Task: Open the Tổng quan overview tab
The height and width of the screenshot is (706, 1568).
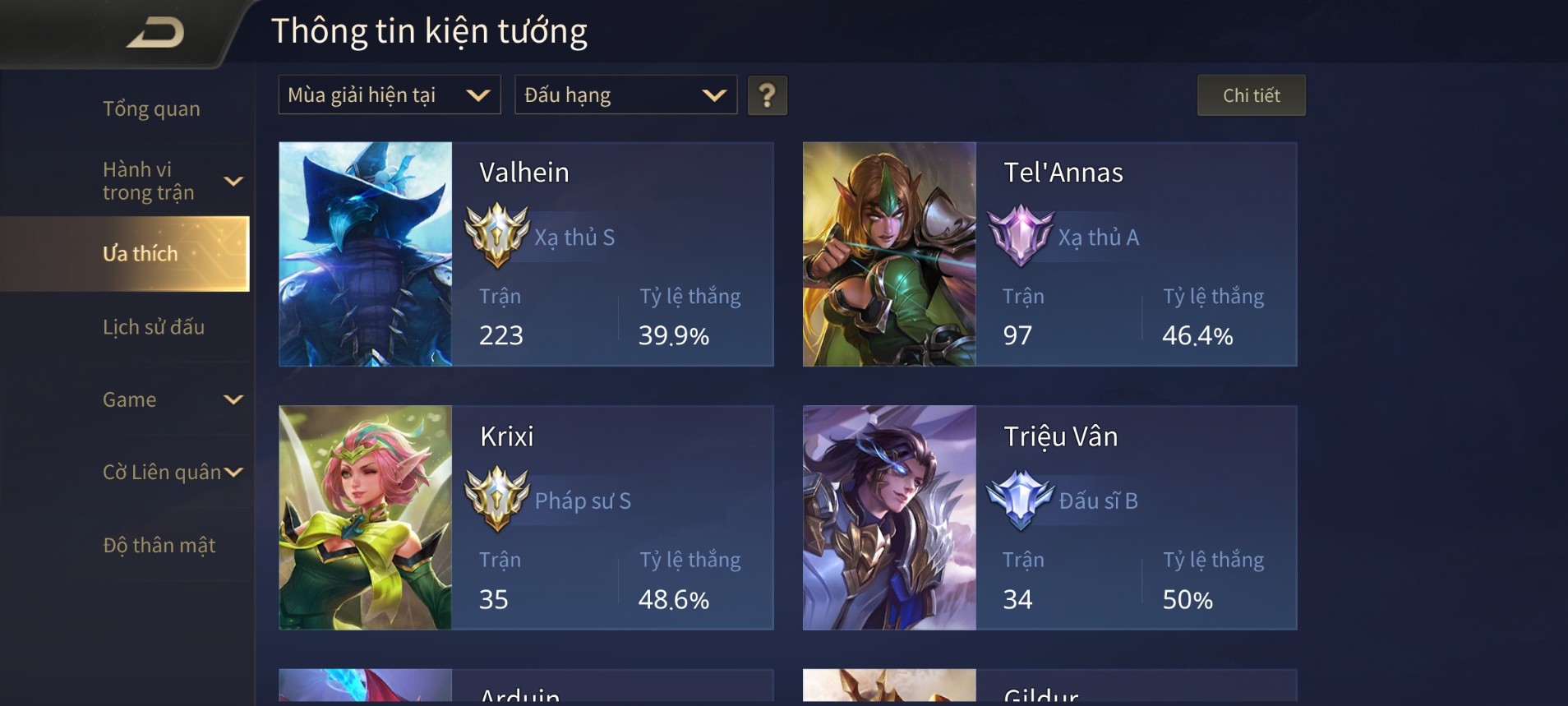Action: point(151,108)
